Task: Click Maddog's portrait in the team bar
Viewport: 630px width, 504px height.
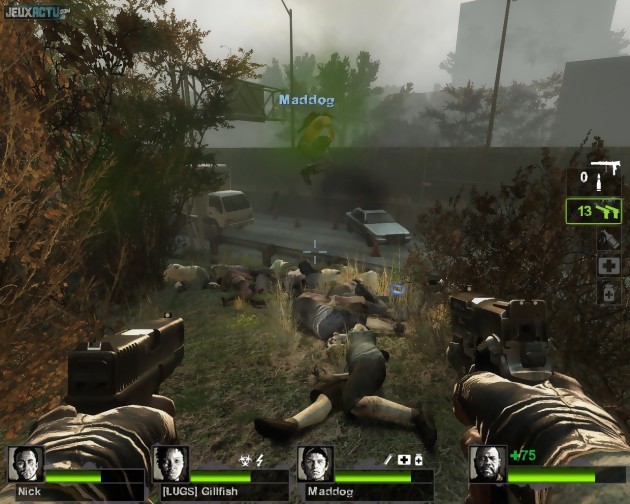Action: click(x=315, y=464)
